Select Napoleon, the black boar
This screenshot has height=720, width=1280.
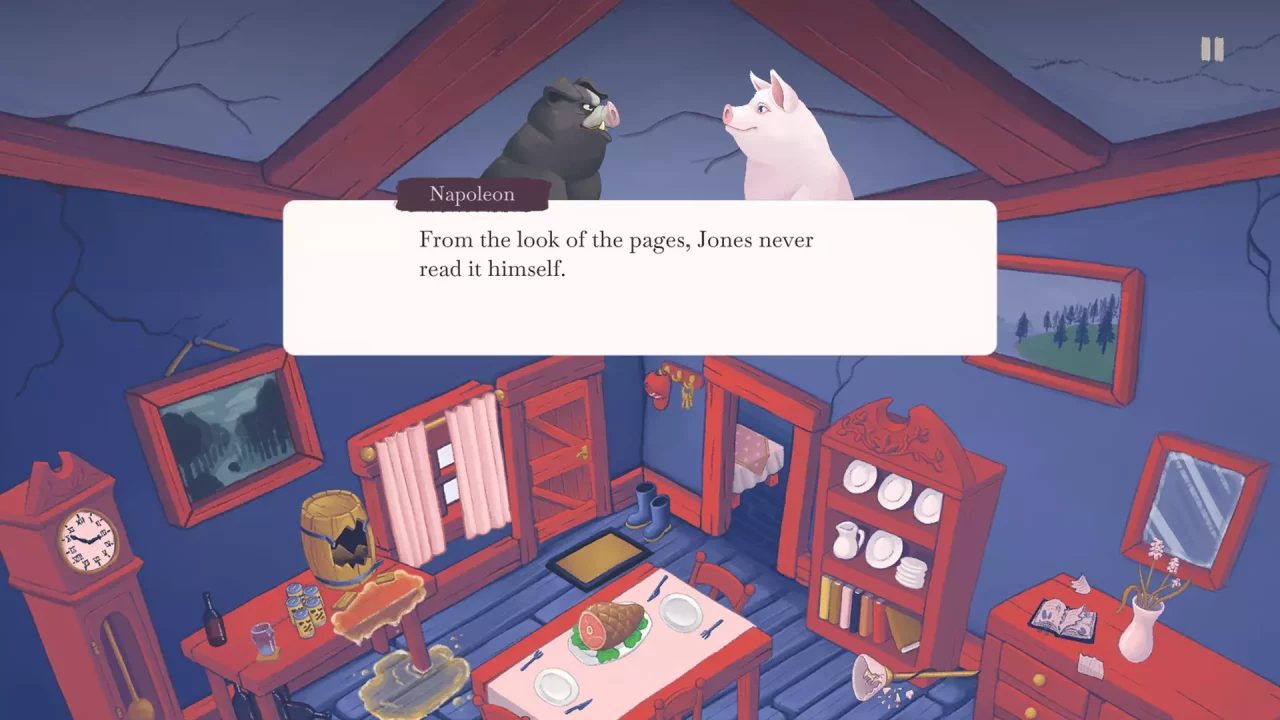pyautogui.click(x=560, y=130)
